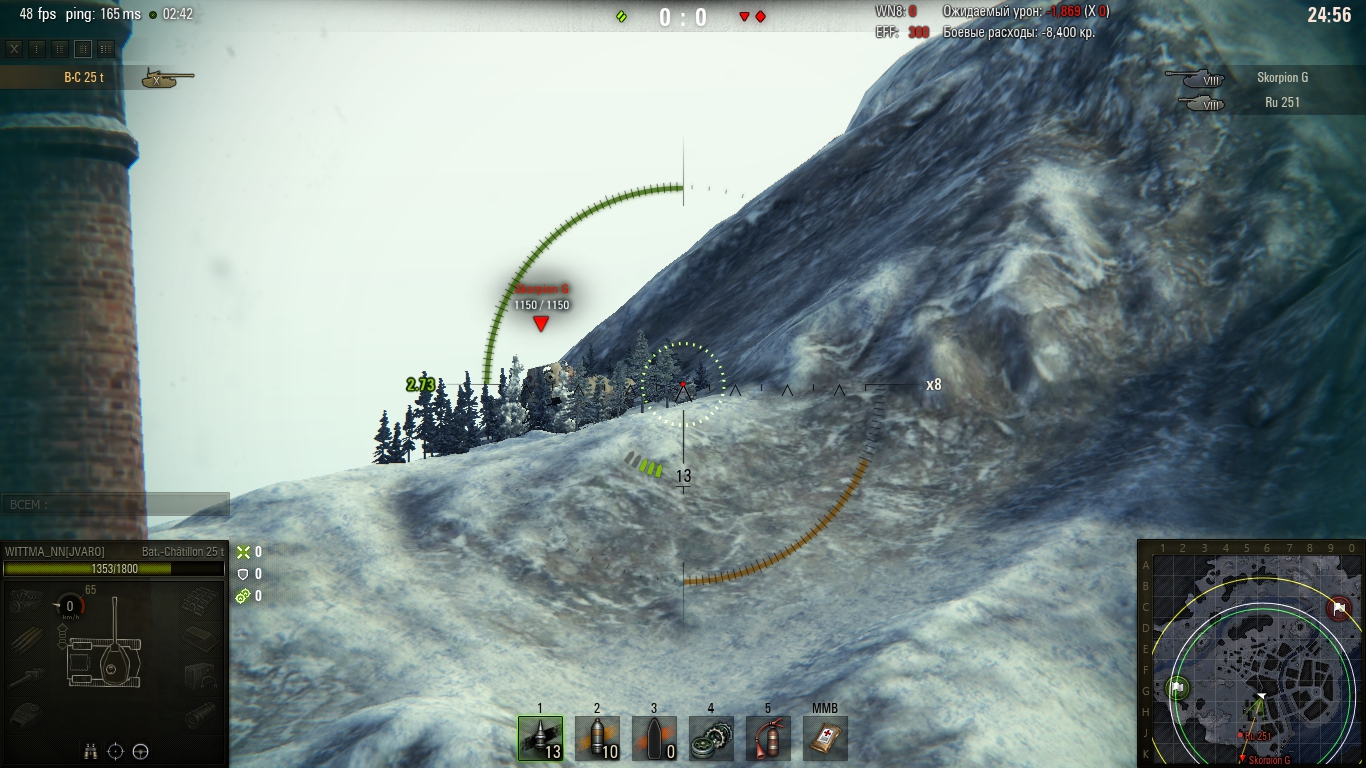Click the engine module icon in the damage panel
This screenshot has height=768, width=1366.
(24, 602)
